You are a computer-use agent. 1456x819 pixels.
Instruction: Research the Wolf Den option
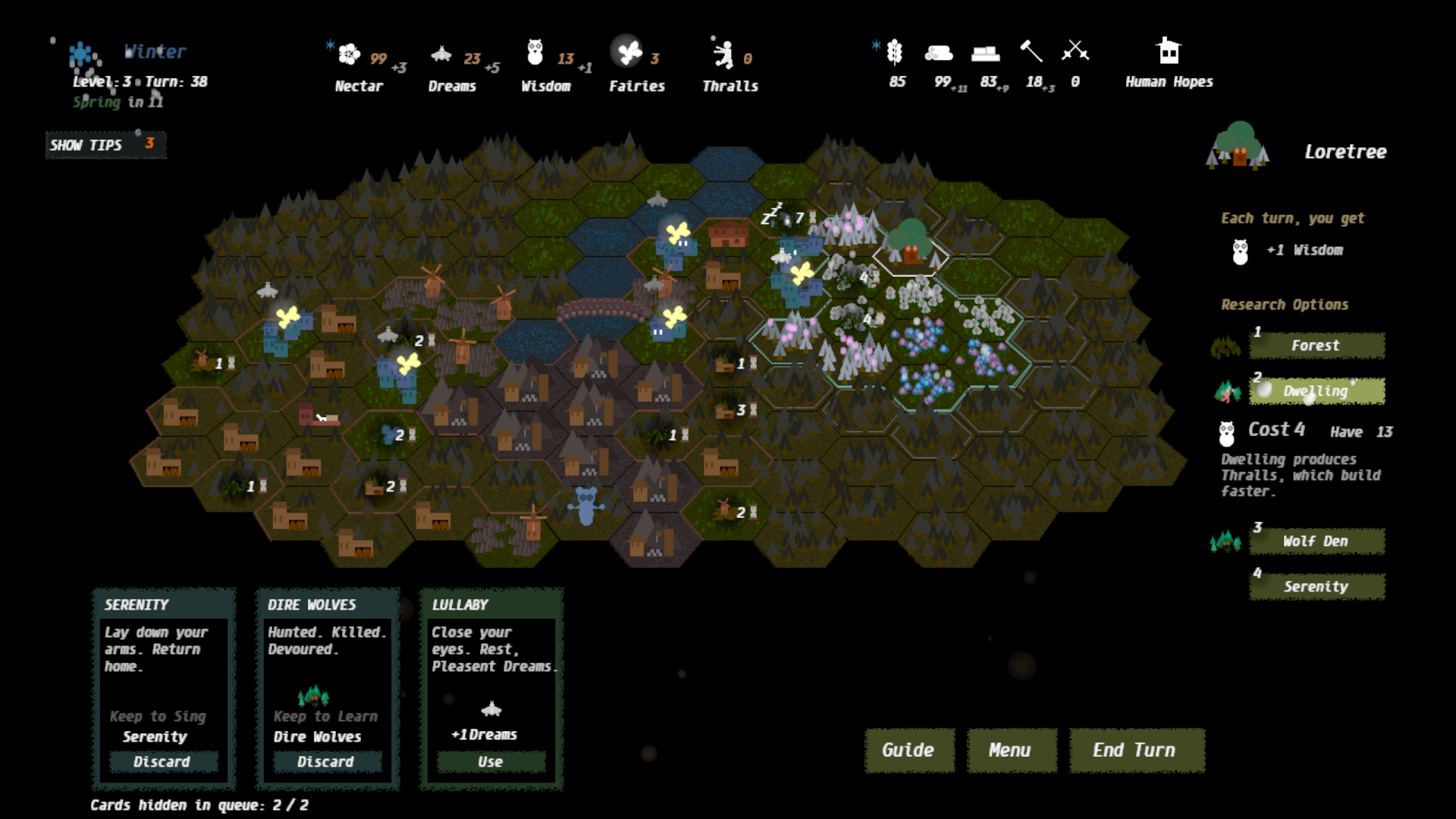[1316, 541]
